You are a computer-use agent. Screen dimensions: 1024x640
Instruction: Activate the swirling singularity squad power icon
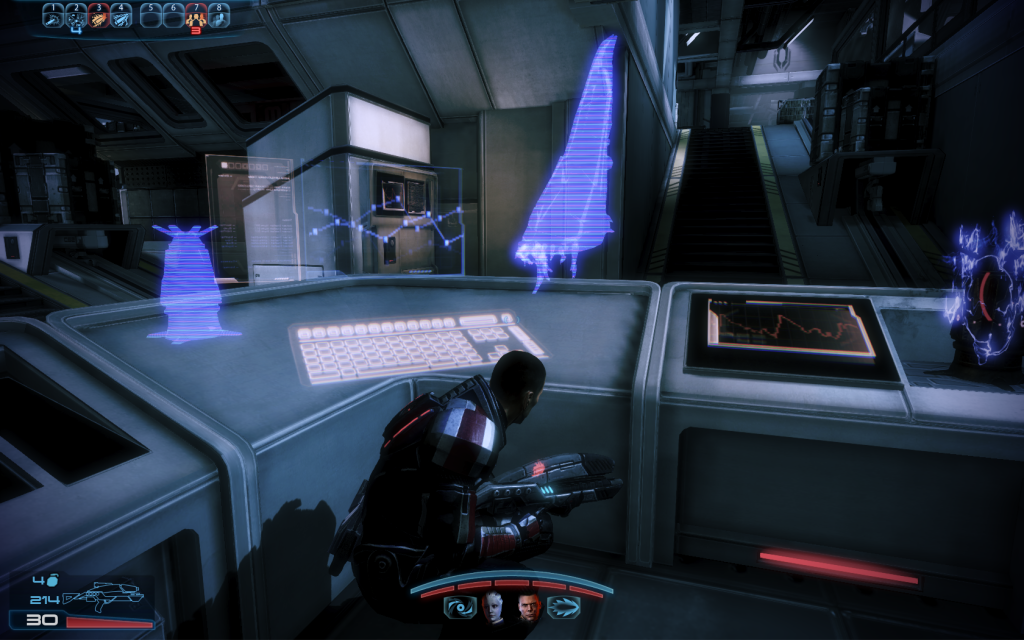458,607
